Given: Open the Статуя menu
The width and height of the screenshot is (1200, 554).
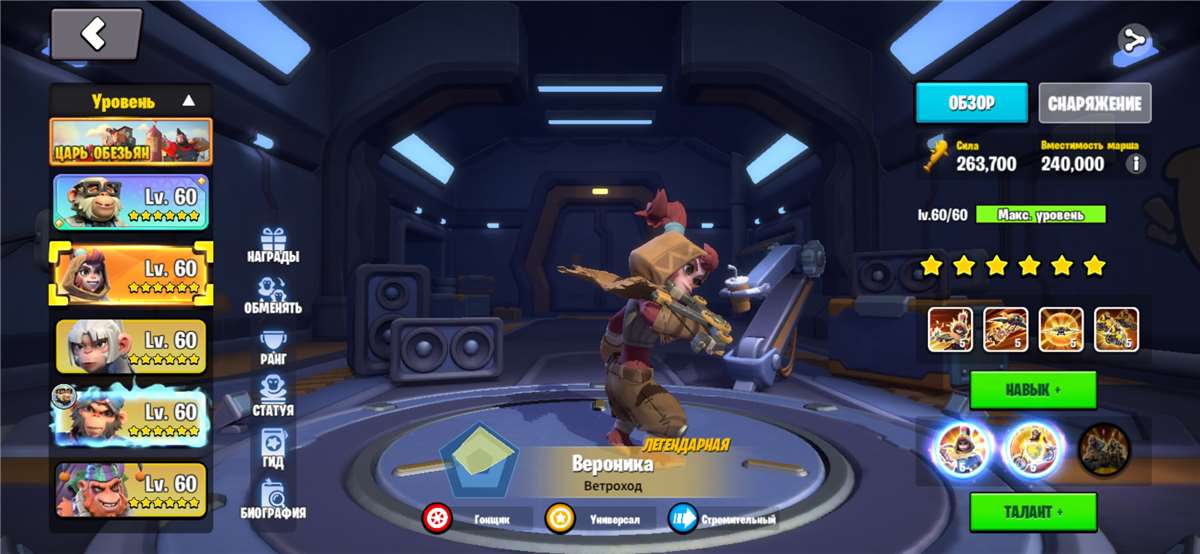Looking at the screenshot, I should tap(273, 397).
